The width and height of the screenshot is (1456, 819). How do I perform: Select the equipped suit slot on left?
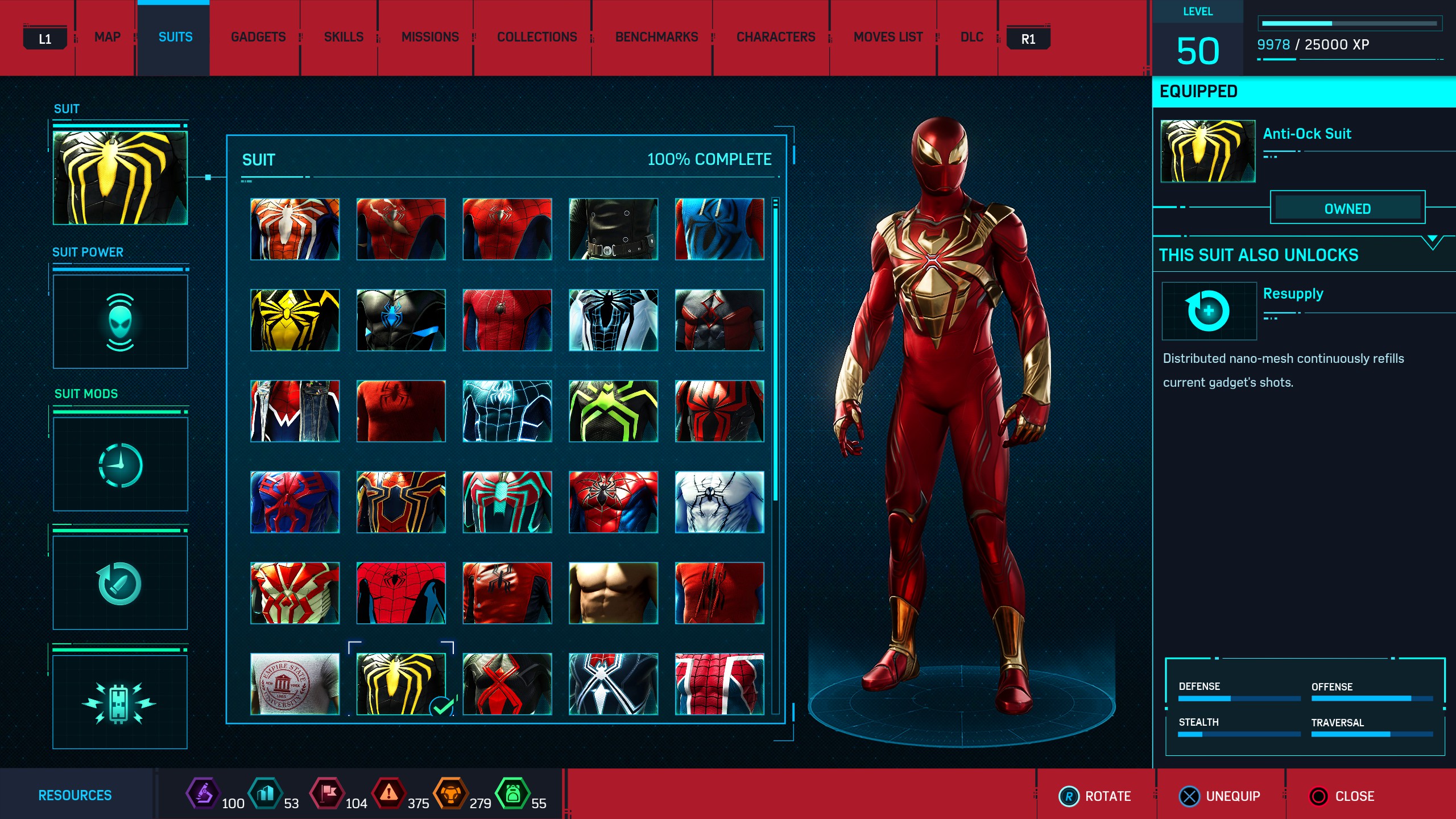pyautogui.click(x=120, y=178)
